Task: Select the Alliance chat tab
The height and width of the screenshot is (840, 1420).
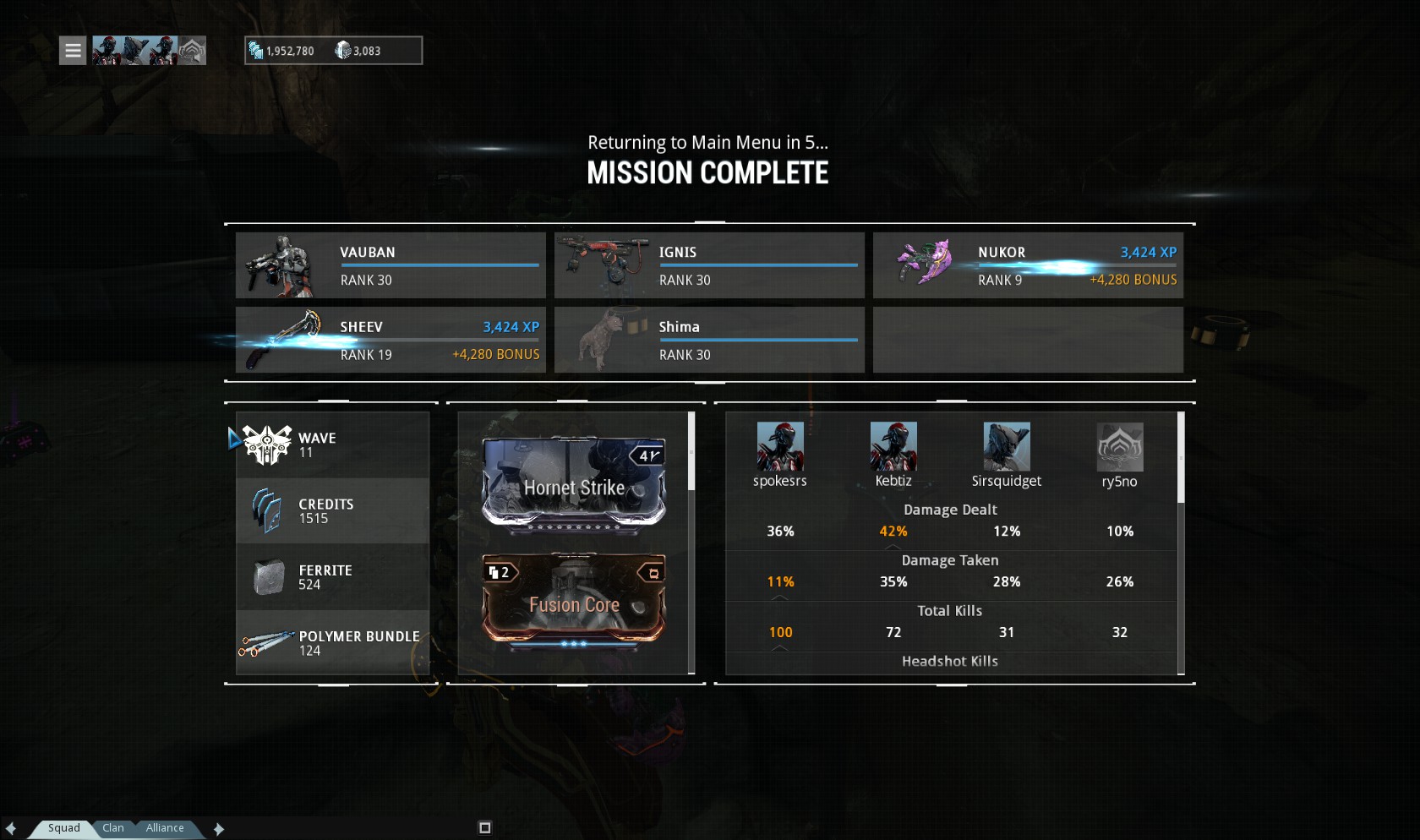Action: click(x=165, y=828)
